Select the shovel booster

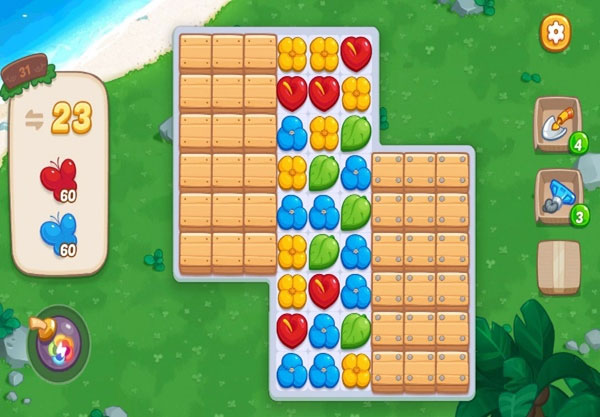(x=557, y=124)
